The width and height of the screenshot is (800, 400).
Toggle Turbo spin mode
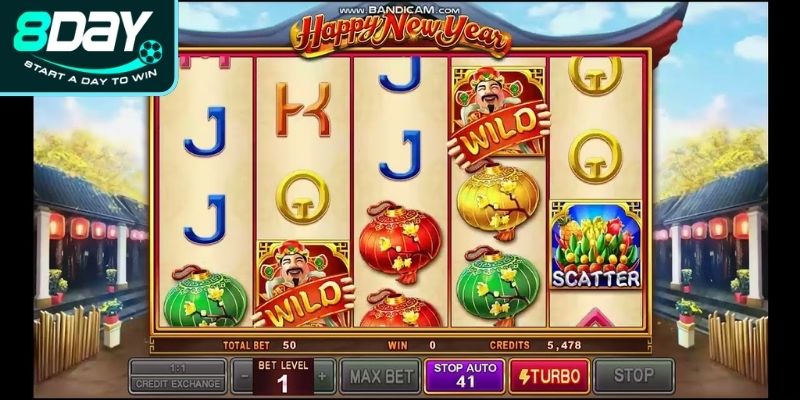tap(549, 376)
